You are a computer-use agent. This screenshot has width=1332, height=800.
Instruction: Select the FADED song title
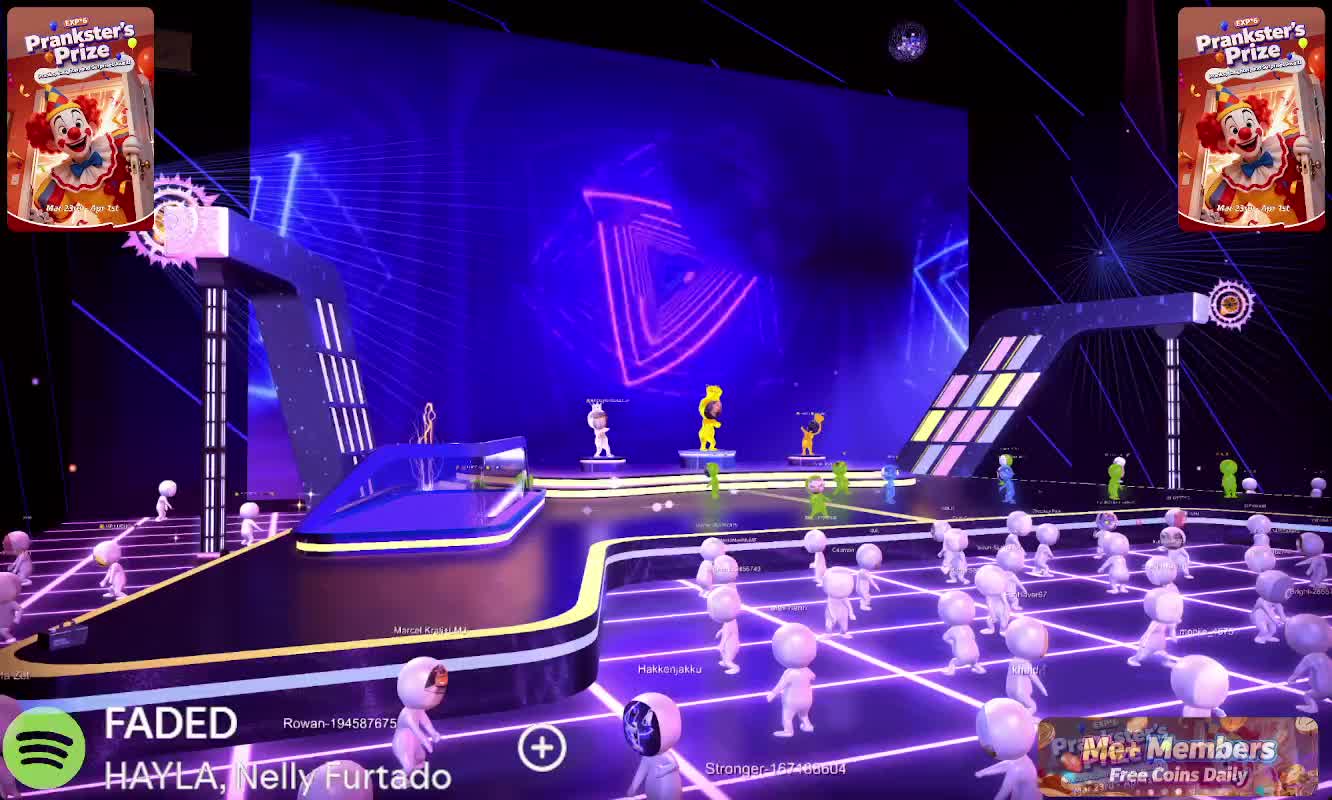pyautogui.click(x=170, y=724)
